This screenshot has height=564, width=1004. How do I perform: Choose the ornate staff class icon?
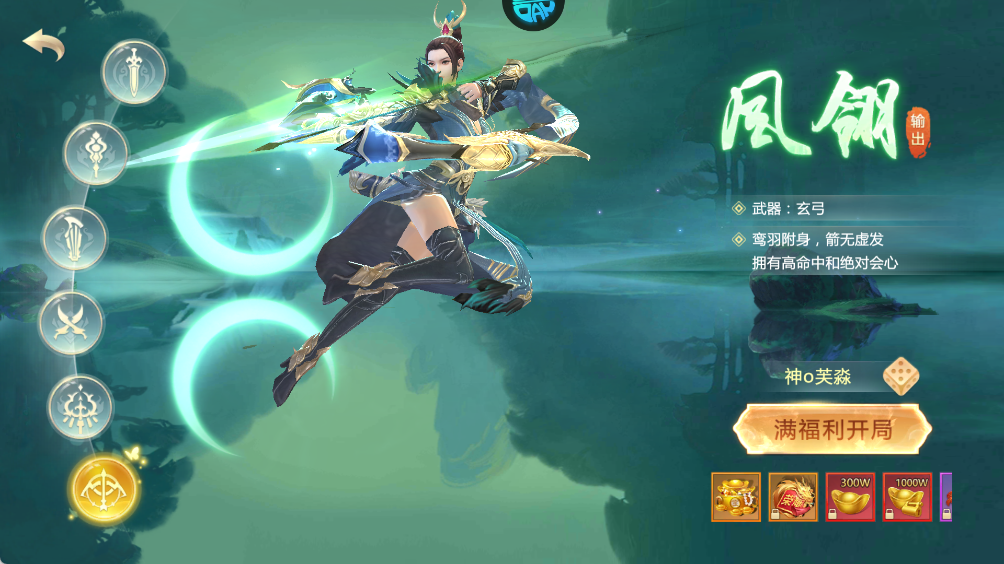coord(96,153)
